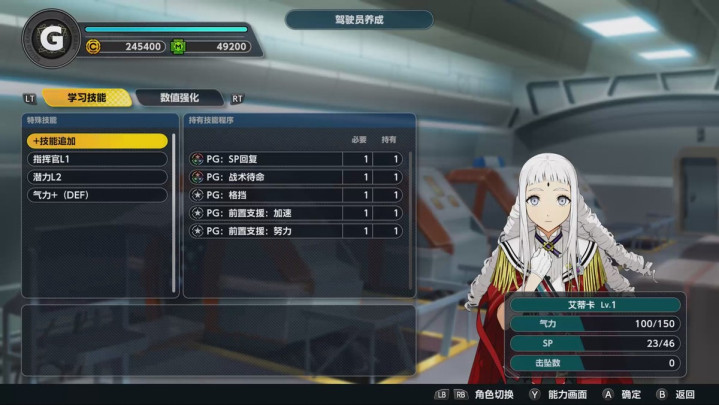
Task: Switch to the 学习技能 tab
Action: click(x=86, y=98)
